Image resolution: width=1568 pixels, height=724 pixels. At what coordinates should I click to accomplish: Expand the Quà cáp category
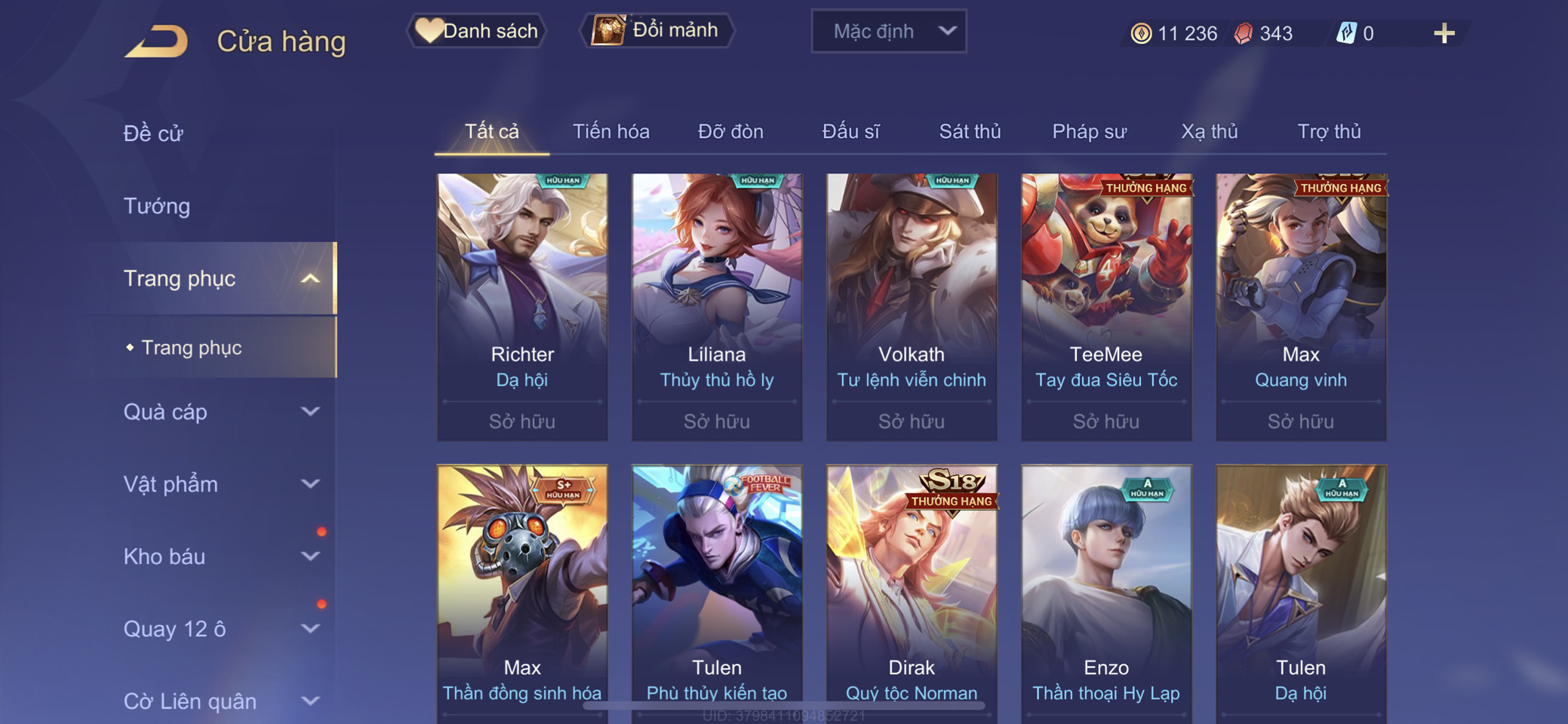click(x=310, y=412)
